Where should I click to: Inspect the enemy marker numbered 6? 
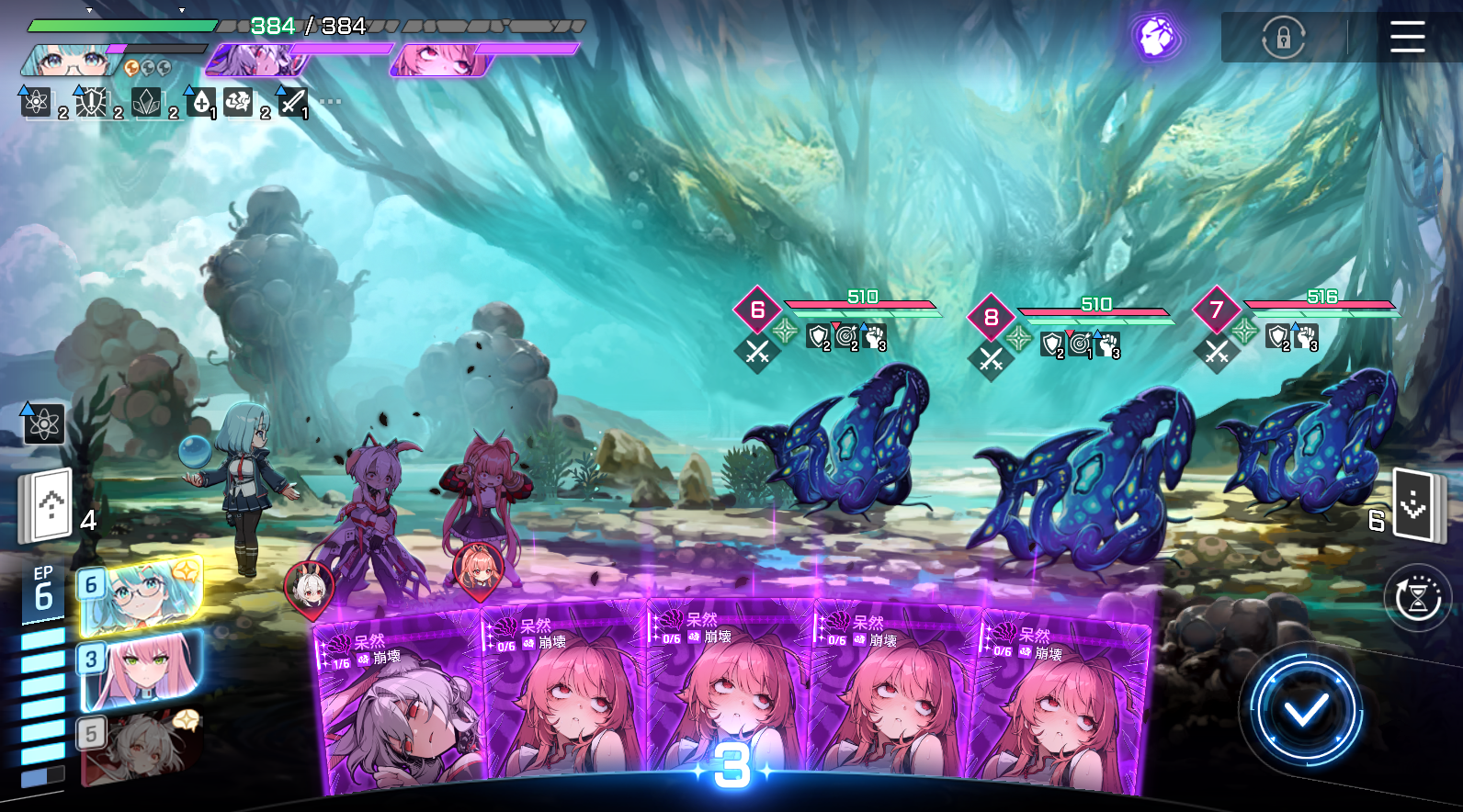(x=757, y=310)
